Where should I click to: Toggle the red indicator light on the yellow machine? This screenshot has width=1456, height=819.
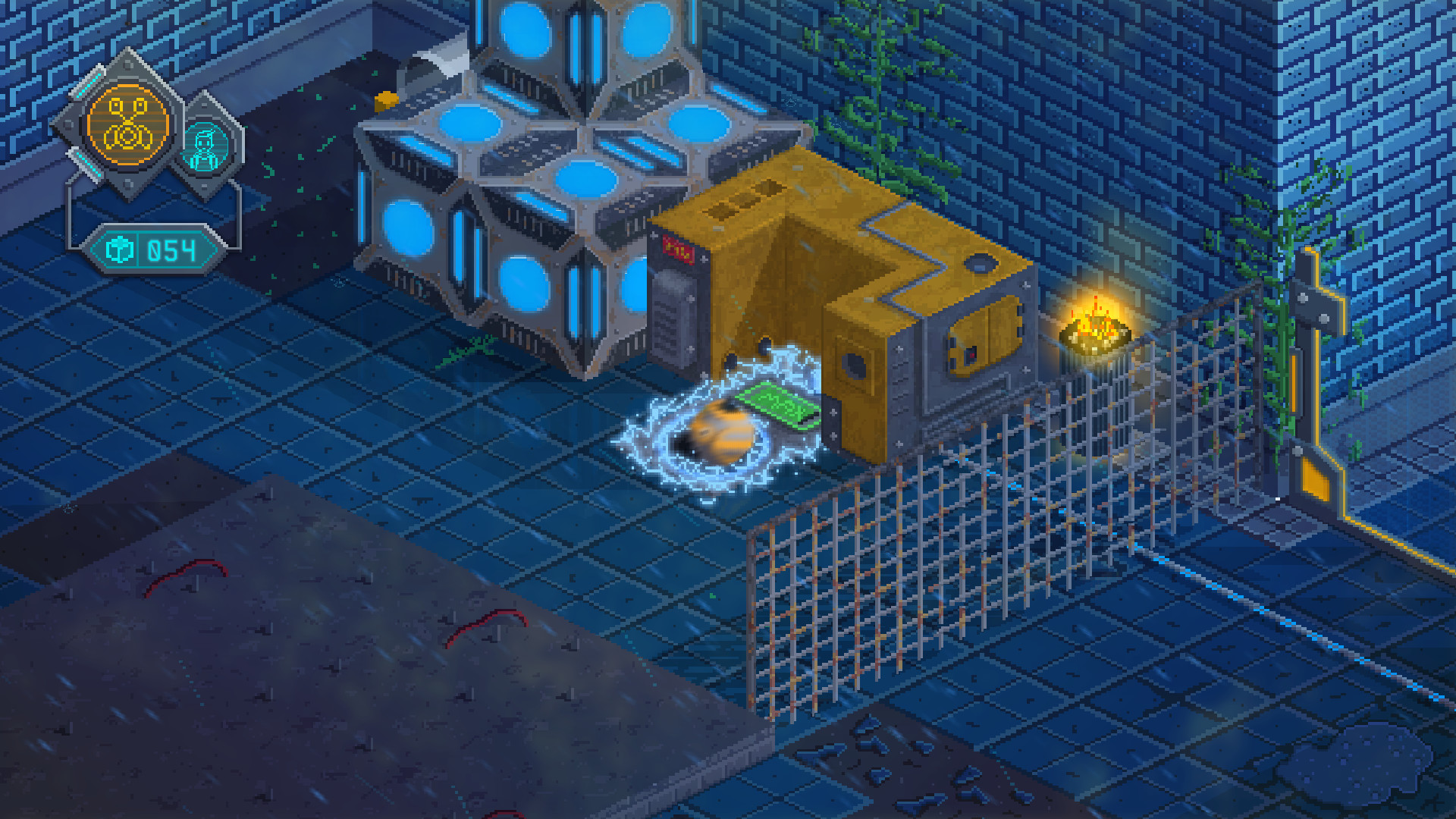pyautogui.click(x=971, y=353)
